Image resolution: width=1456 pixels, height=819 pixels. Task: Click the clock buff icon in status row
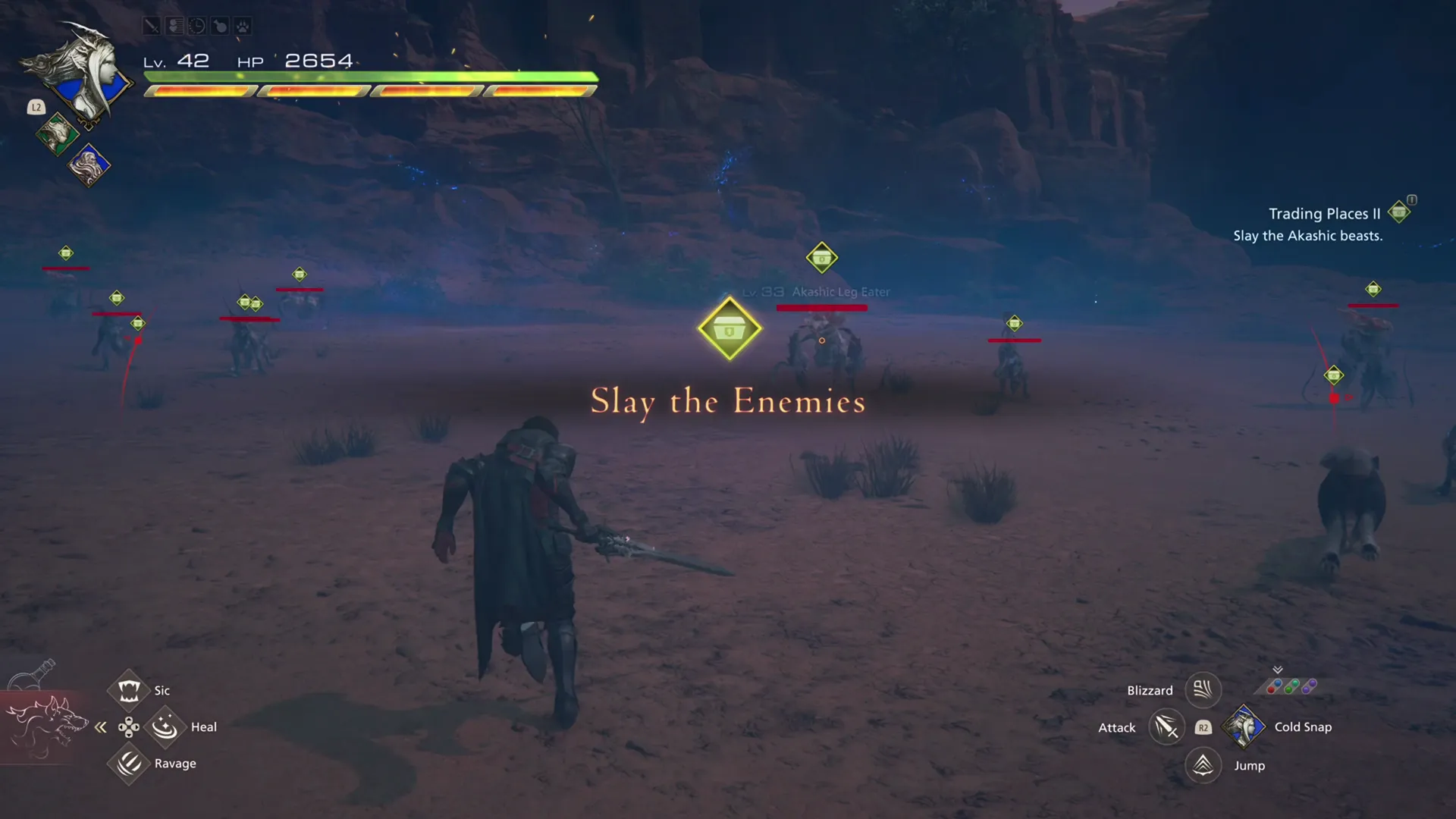click(x=197, y=25)
